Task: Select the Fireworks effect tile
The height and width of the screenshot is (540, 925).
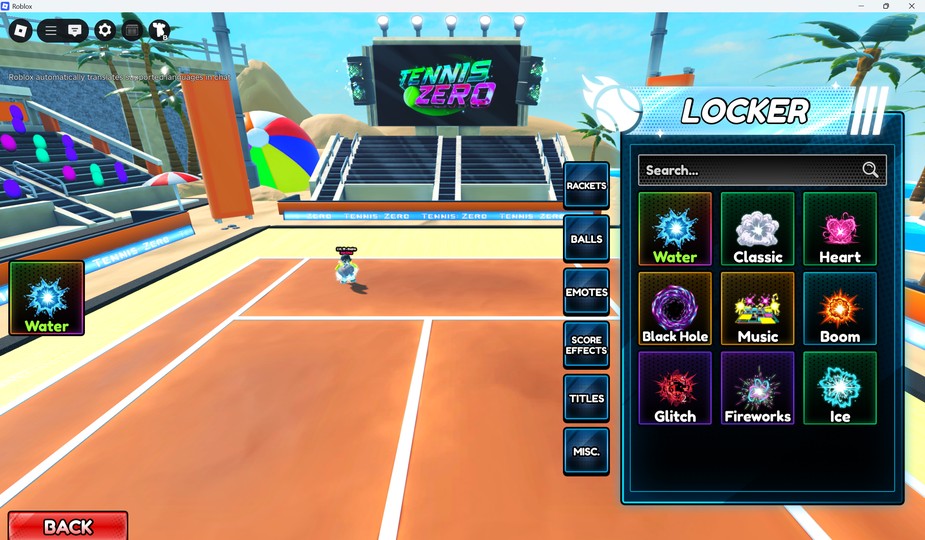Action: pyautogui.click(x=757, y=388)
